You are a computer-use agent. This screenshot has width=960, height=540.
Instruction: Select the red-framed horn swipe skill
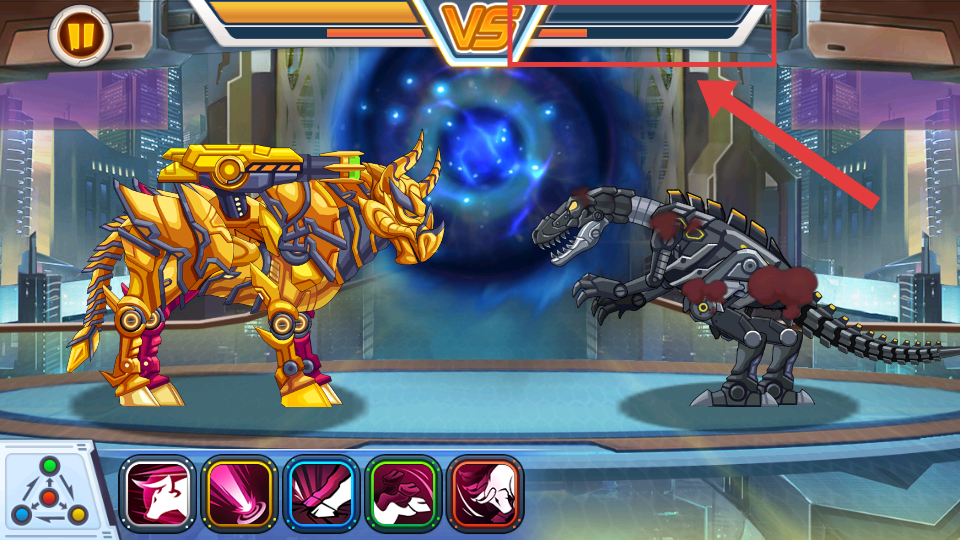tap(485, 494)
